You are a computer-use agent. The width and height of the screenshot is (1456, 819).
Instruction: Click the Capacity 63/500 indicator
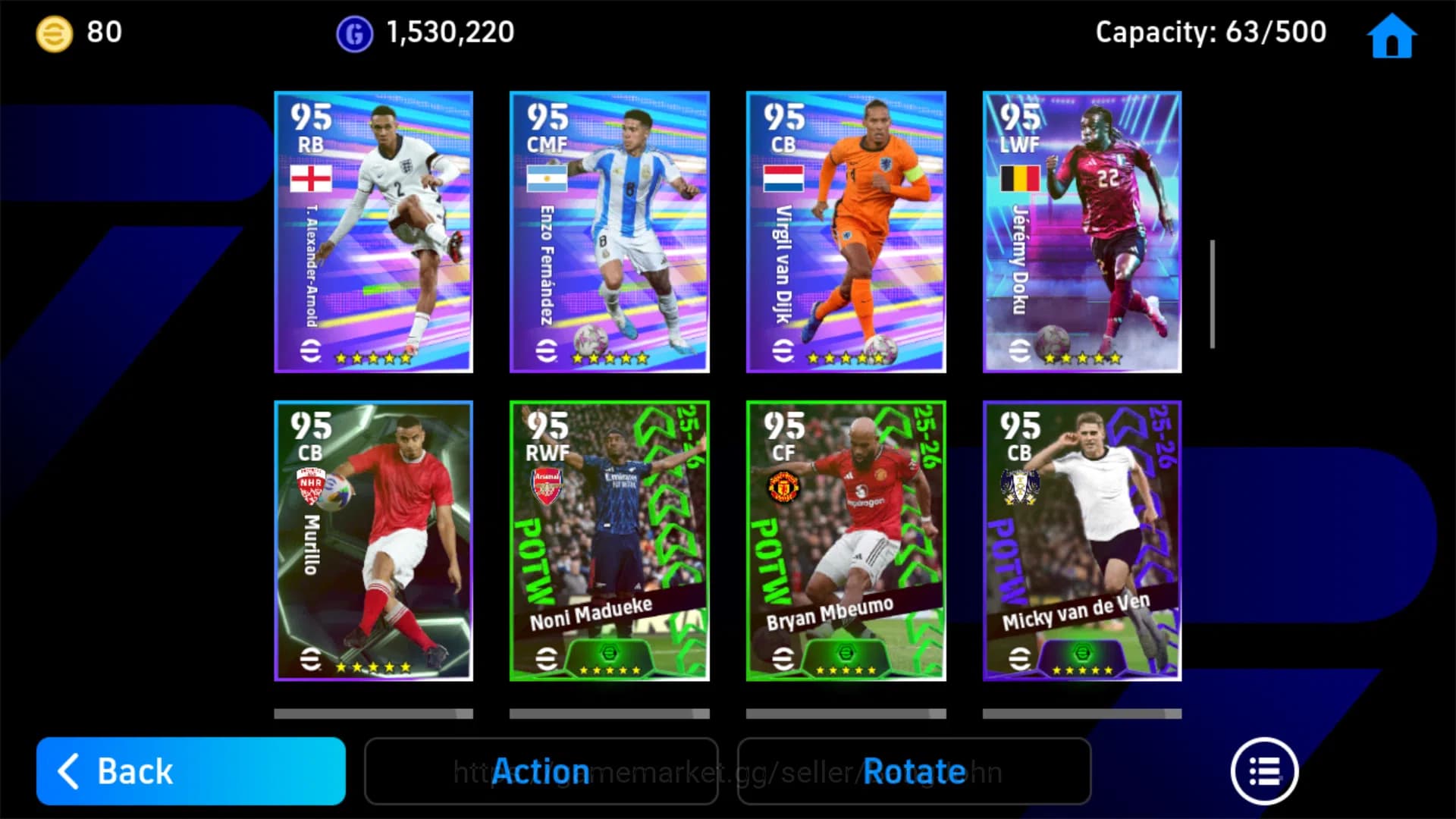pos(1210,32)
